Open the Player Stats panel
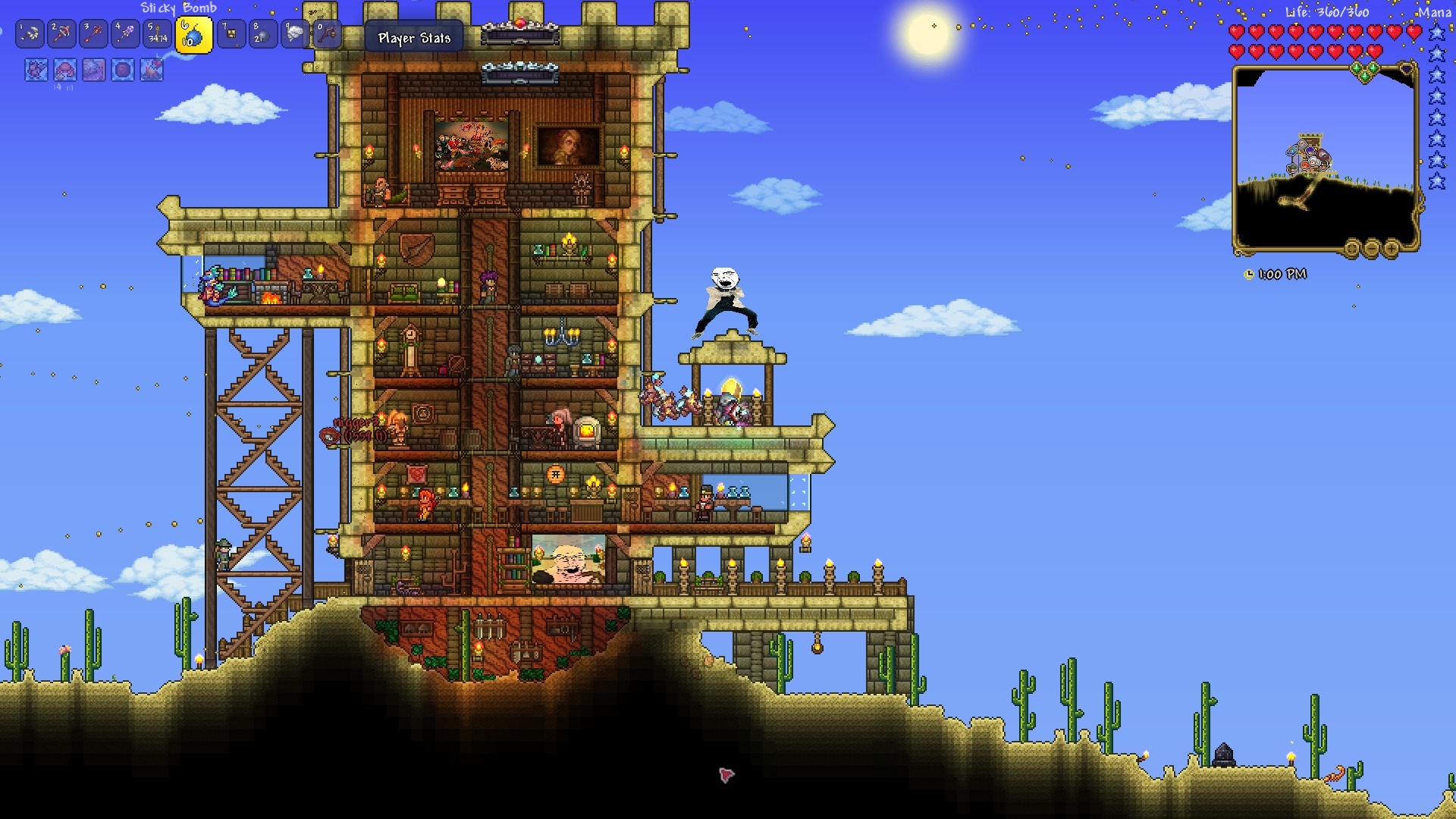The image size is (1456, 819). (x=414, y=38)
